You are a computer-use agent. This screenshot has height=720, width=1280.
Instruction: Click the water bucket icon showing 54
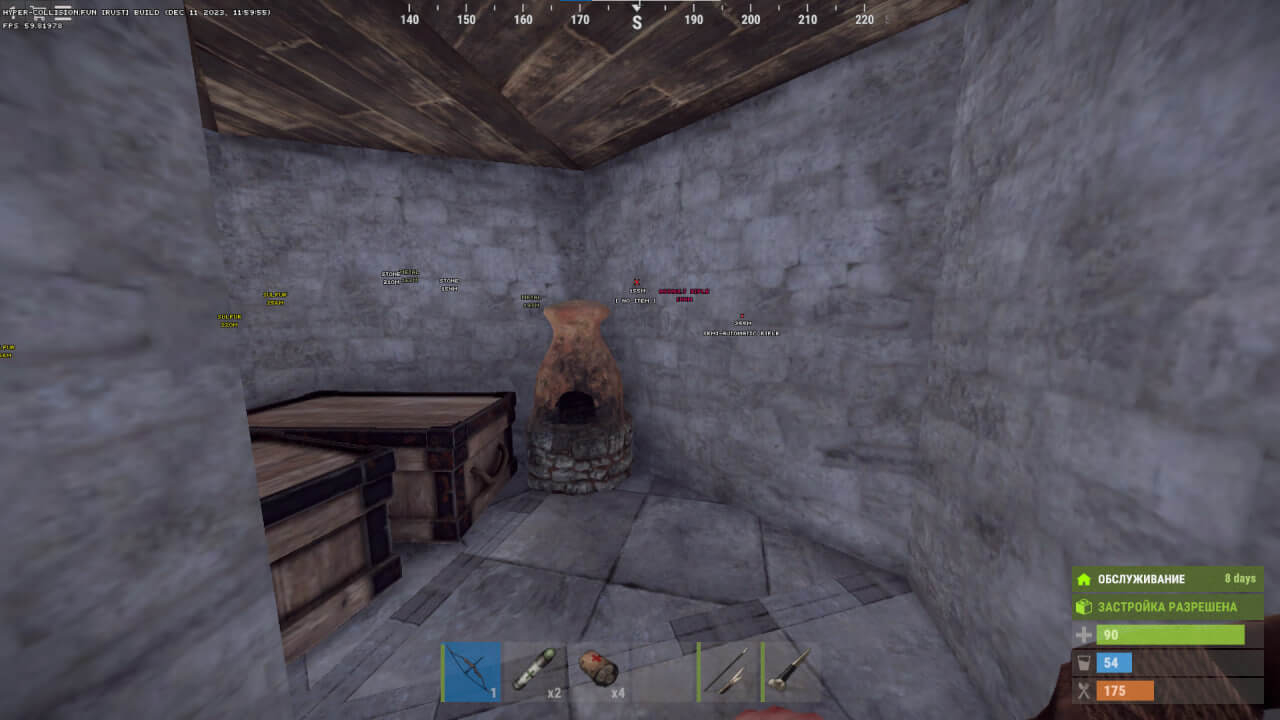(1086, 662)
